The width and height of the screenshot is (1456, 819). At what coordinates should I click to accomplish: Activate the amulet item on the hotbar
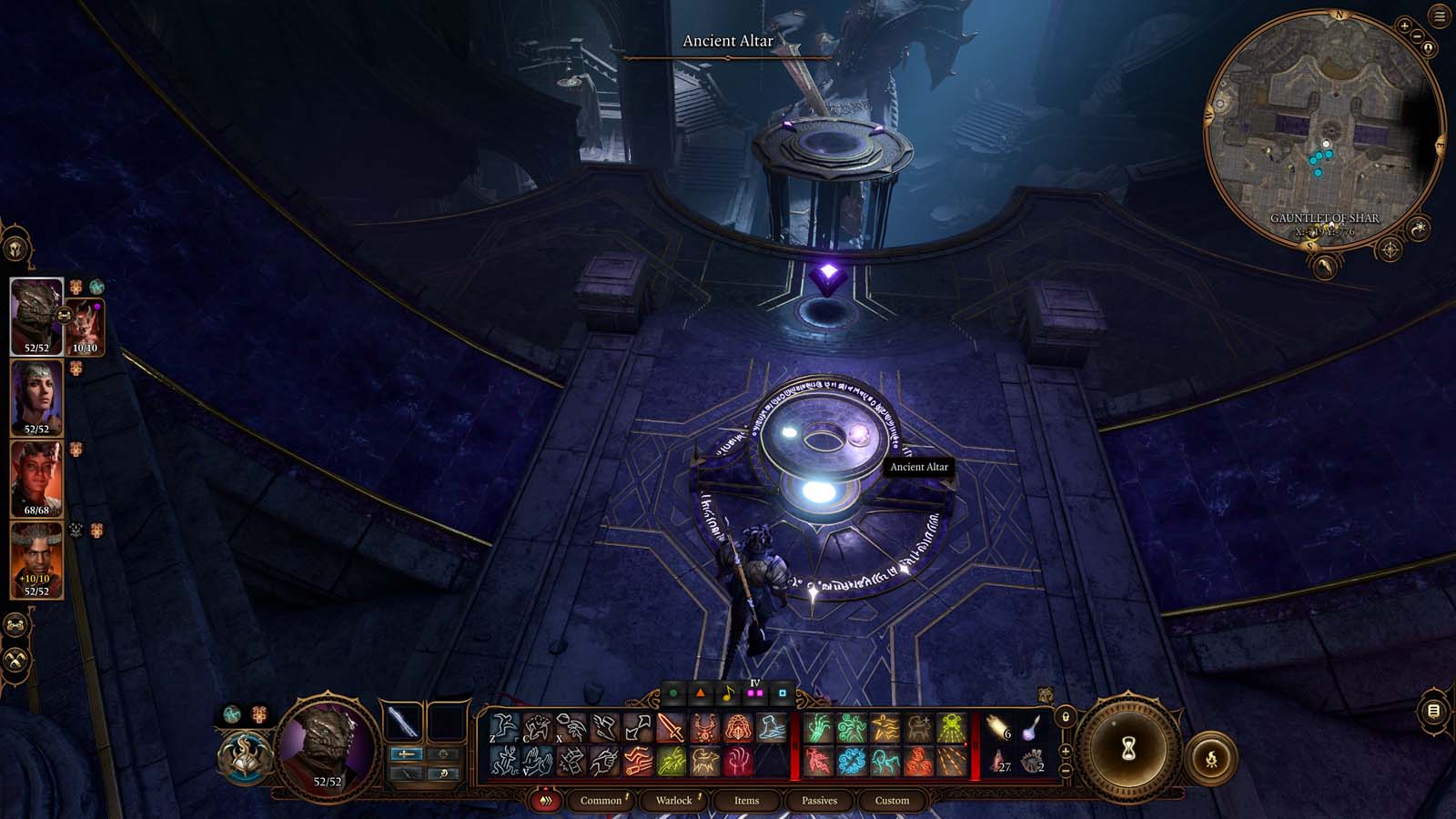click(x=705, y=728)
